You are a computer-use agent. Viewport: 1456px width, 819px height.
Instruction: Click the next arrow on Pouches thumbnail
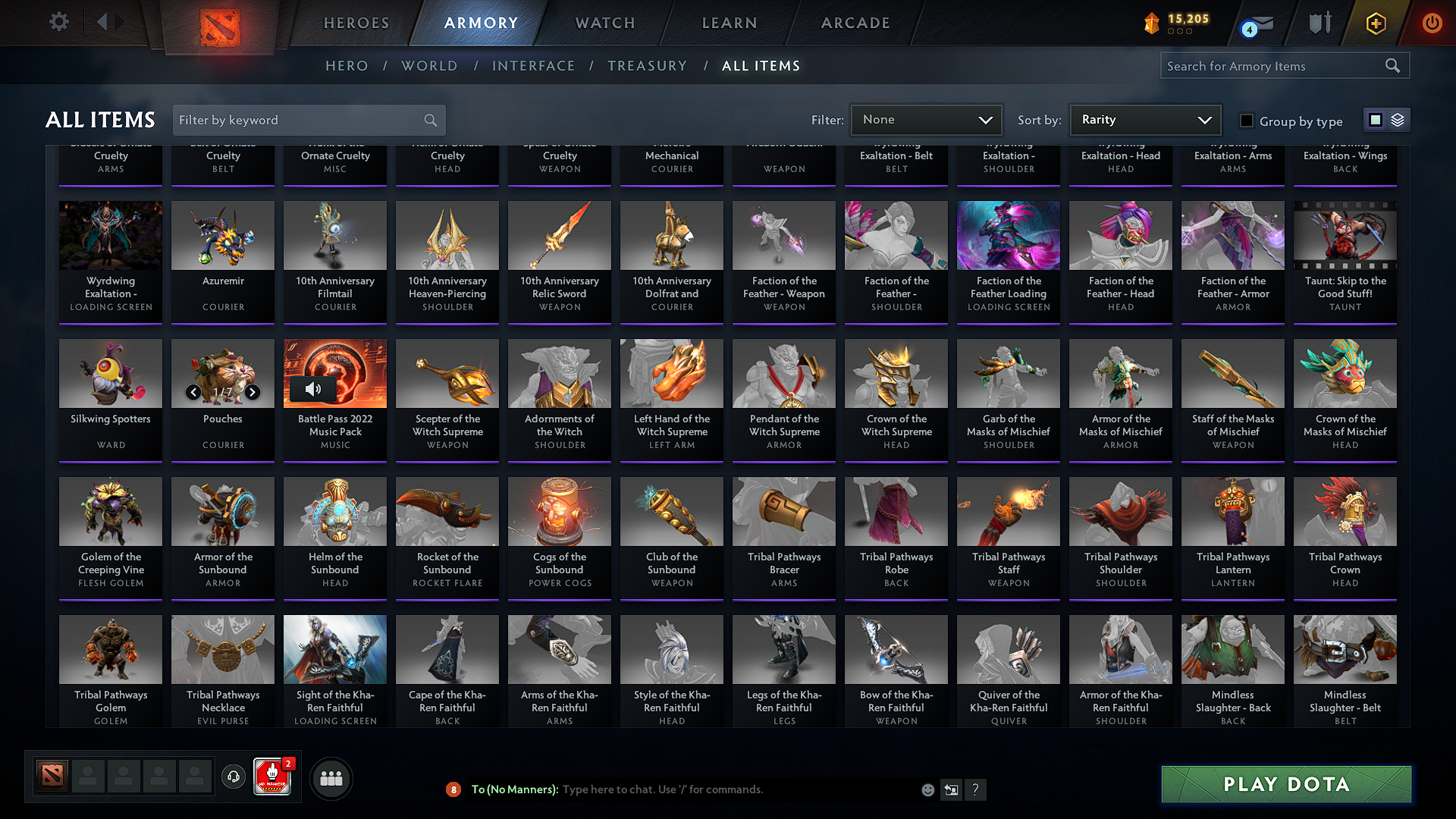point(253,393)
